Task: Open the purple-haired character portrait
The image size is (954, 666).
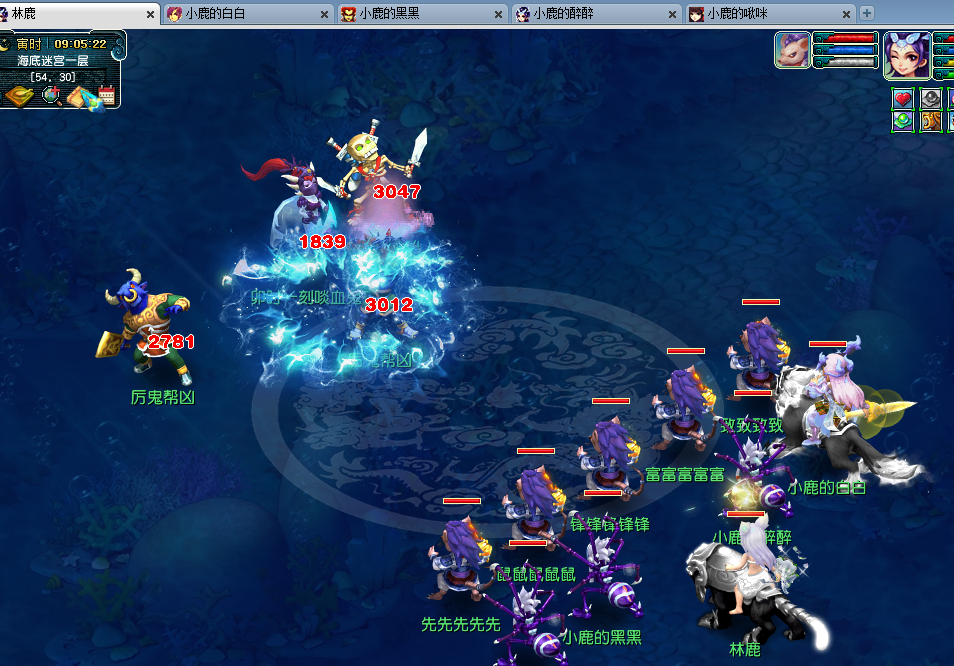Action: pos(907,54)
